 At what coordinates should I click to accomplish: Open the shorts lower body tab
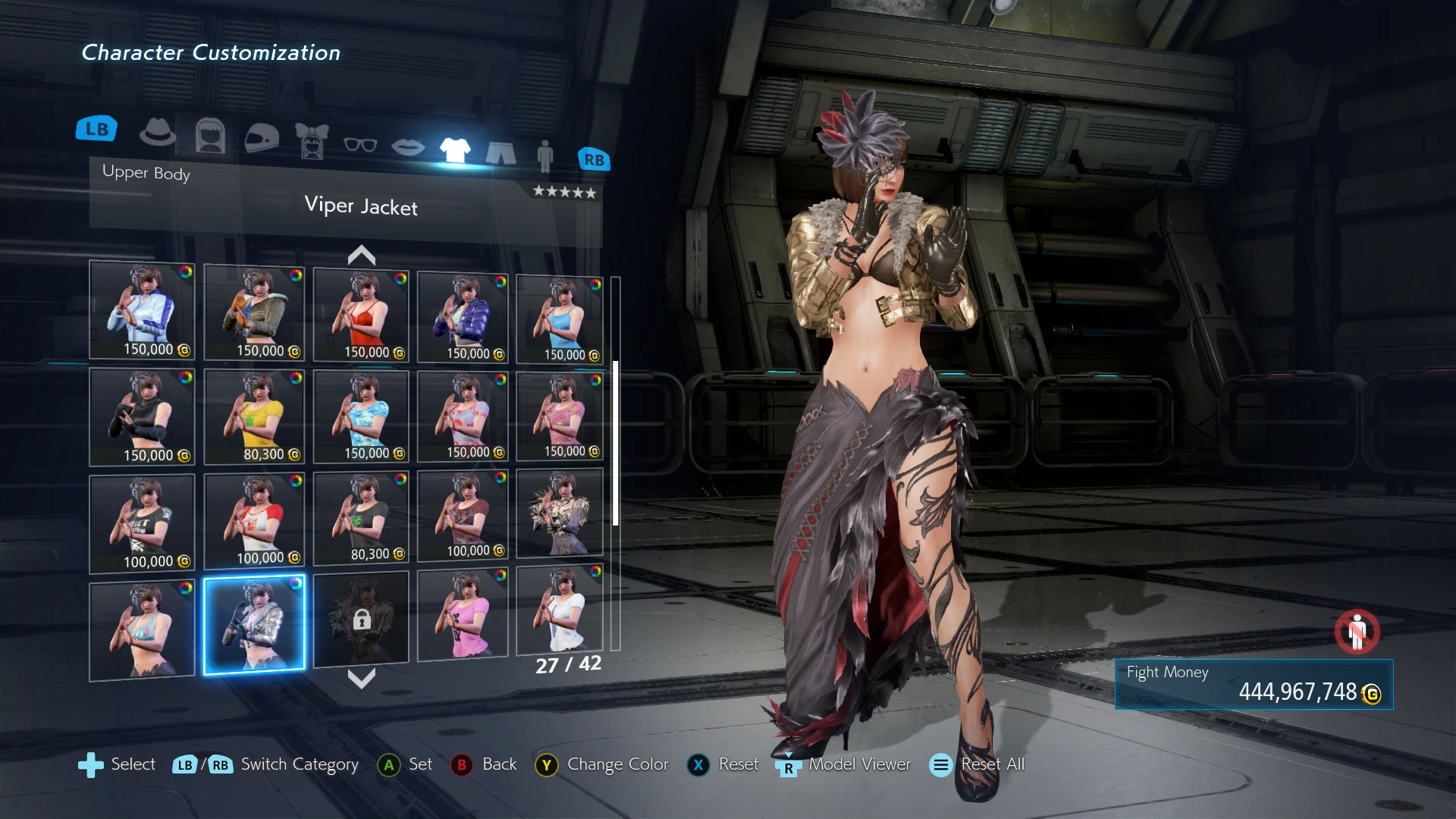point(500,152)
